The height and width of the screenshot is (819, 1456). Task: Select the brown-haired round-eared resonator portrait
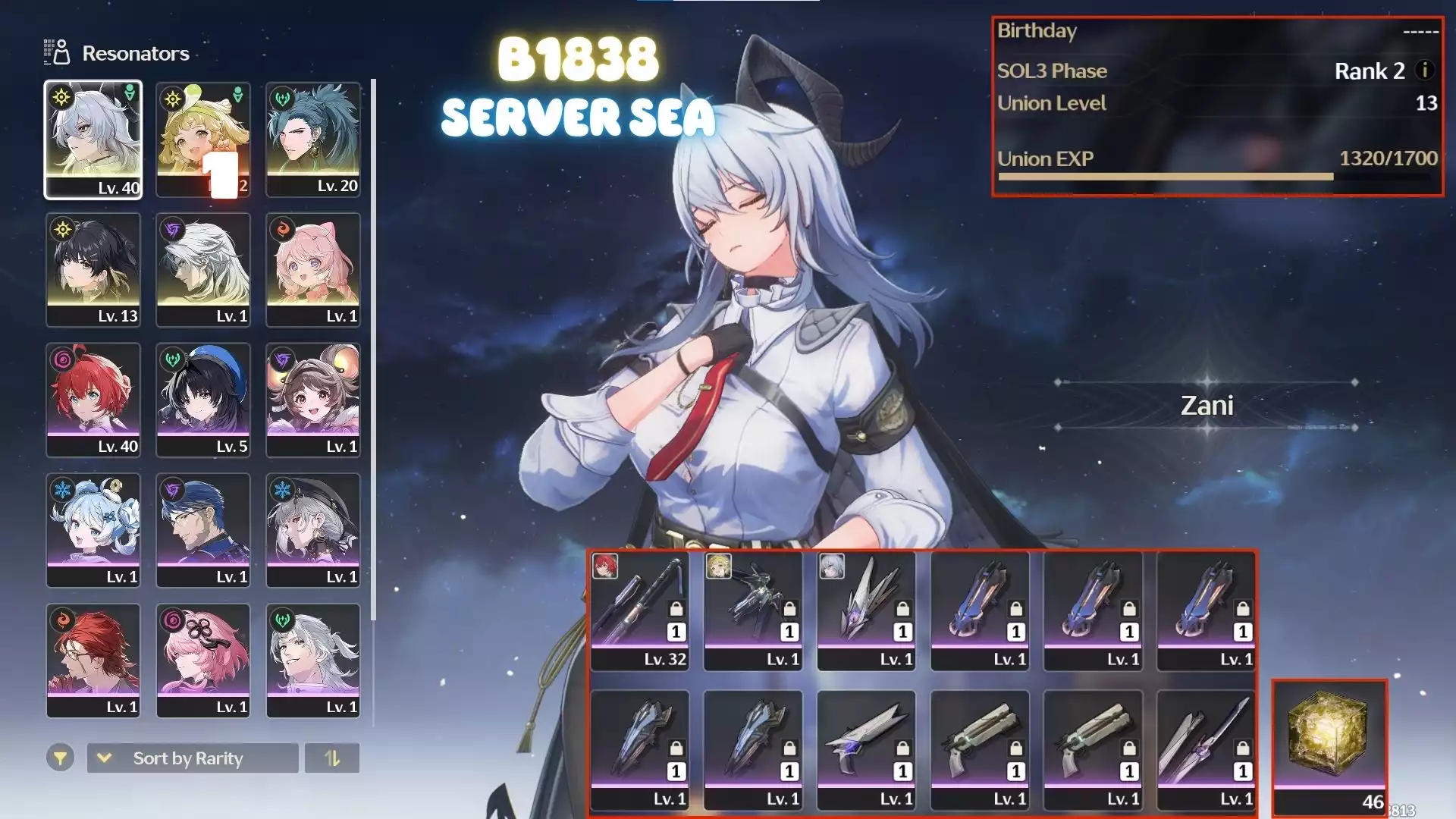click(313, 400)
